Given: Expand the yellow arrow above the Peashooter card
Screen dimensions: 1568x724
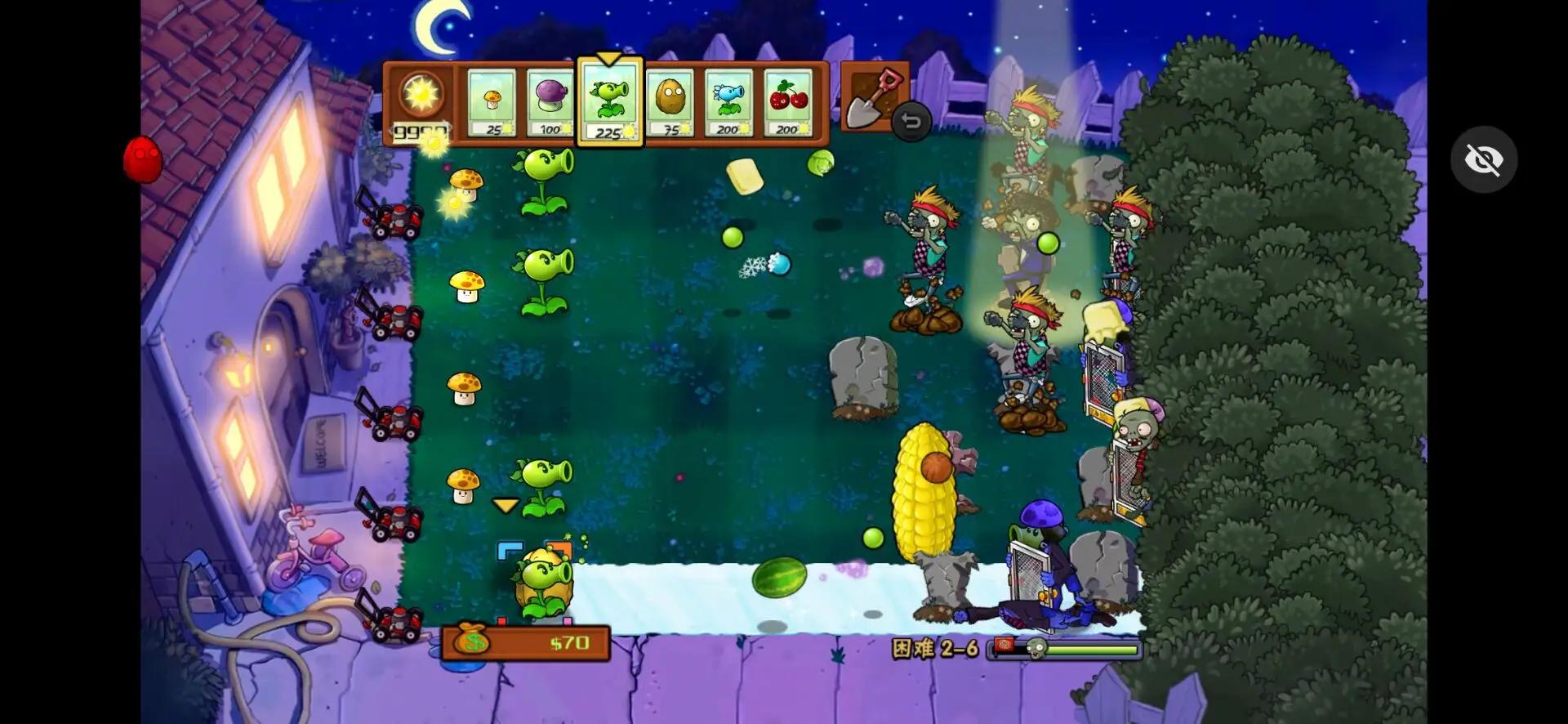Looking at the screenshot, I should coord(608,59).
